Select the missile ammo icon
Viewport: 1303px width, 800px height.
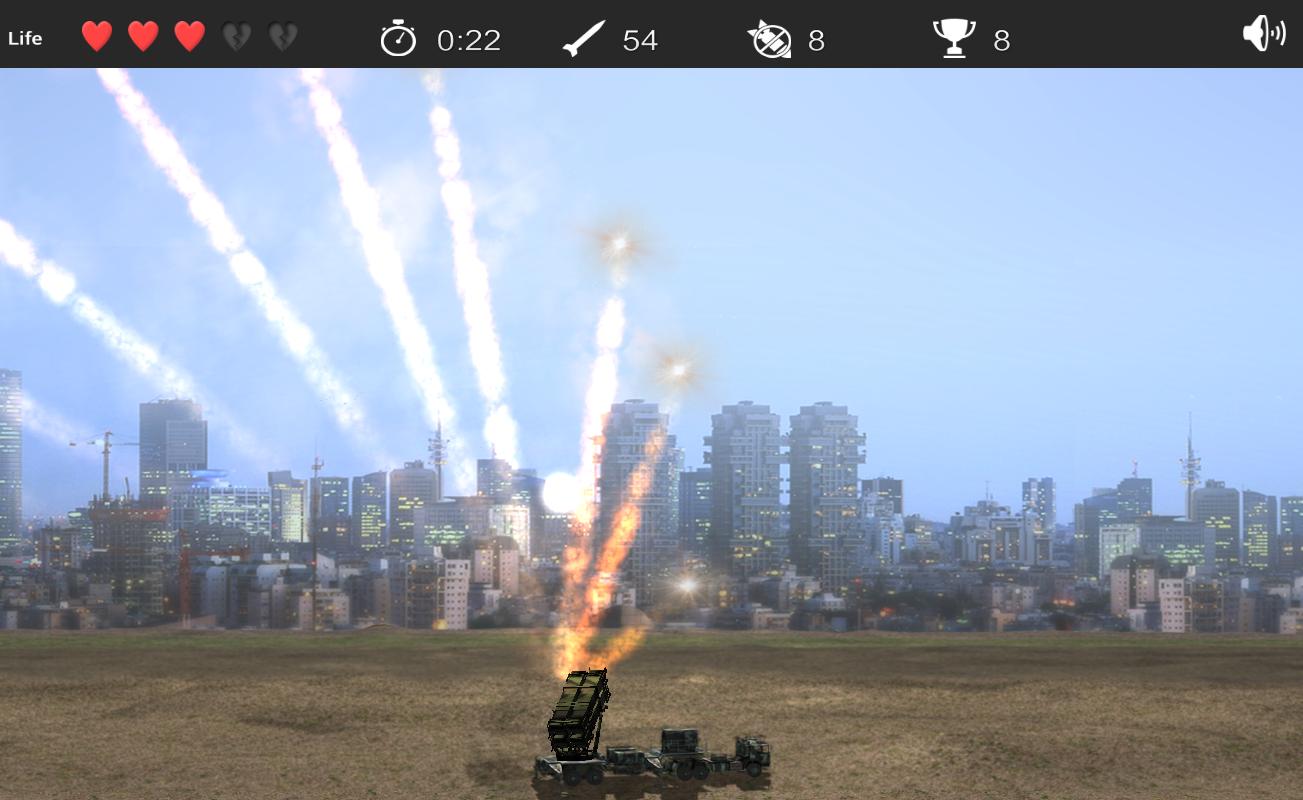(x=585, y=38)
